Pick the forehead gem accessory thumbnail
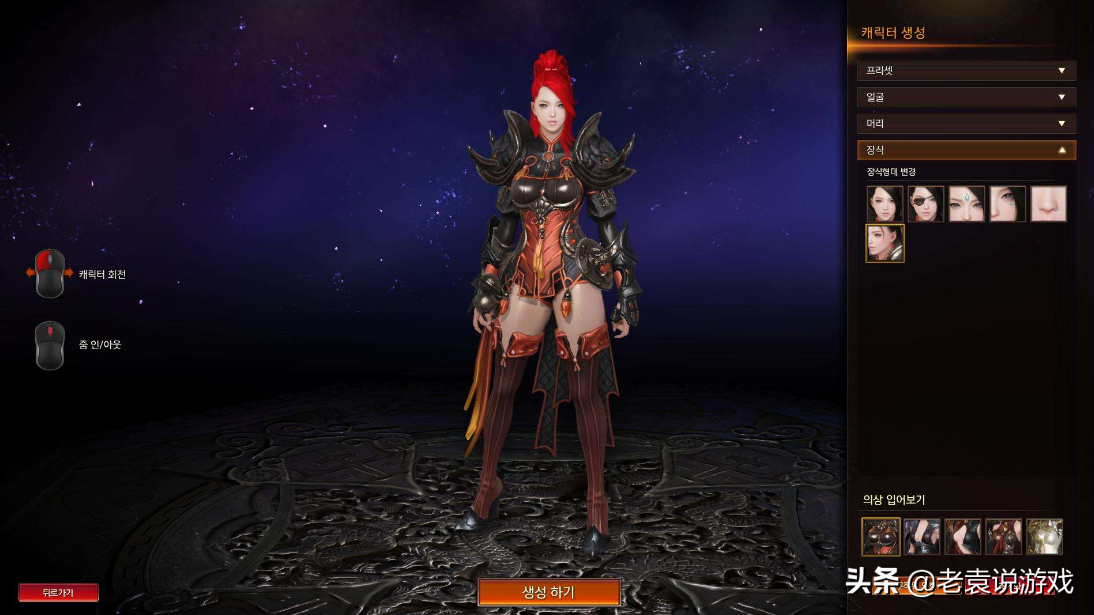Viewport: 1094px width, 615px height. 967,204
